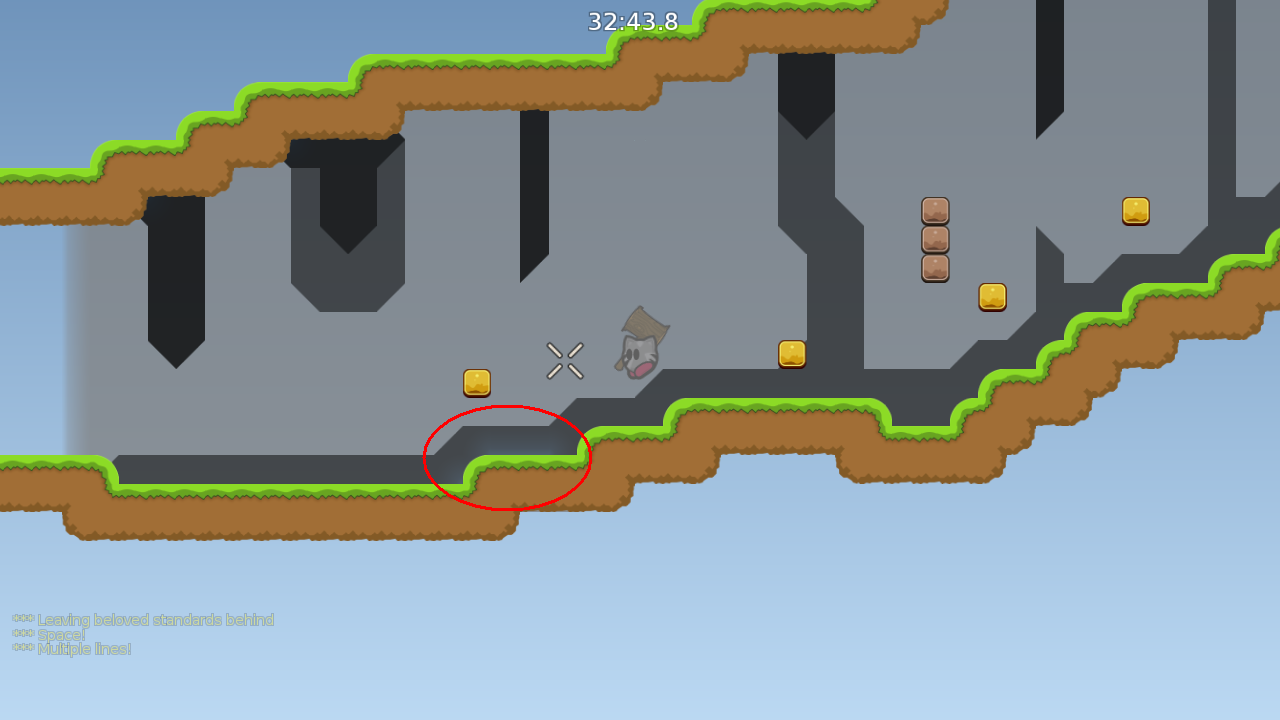1280x720 pixels.
Task: Click the crosshair cursor marker
Action: pos(563,358)
